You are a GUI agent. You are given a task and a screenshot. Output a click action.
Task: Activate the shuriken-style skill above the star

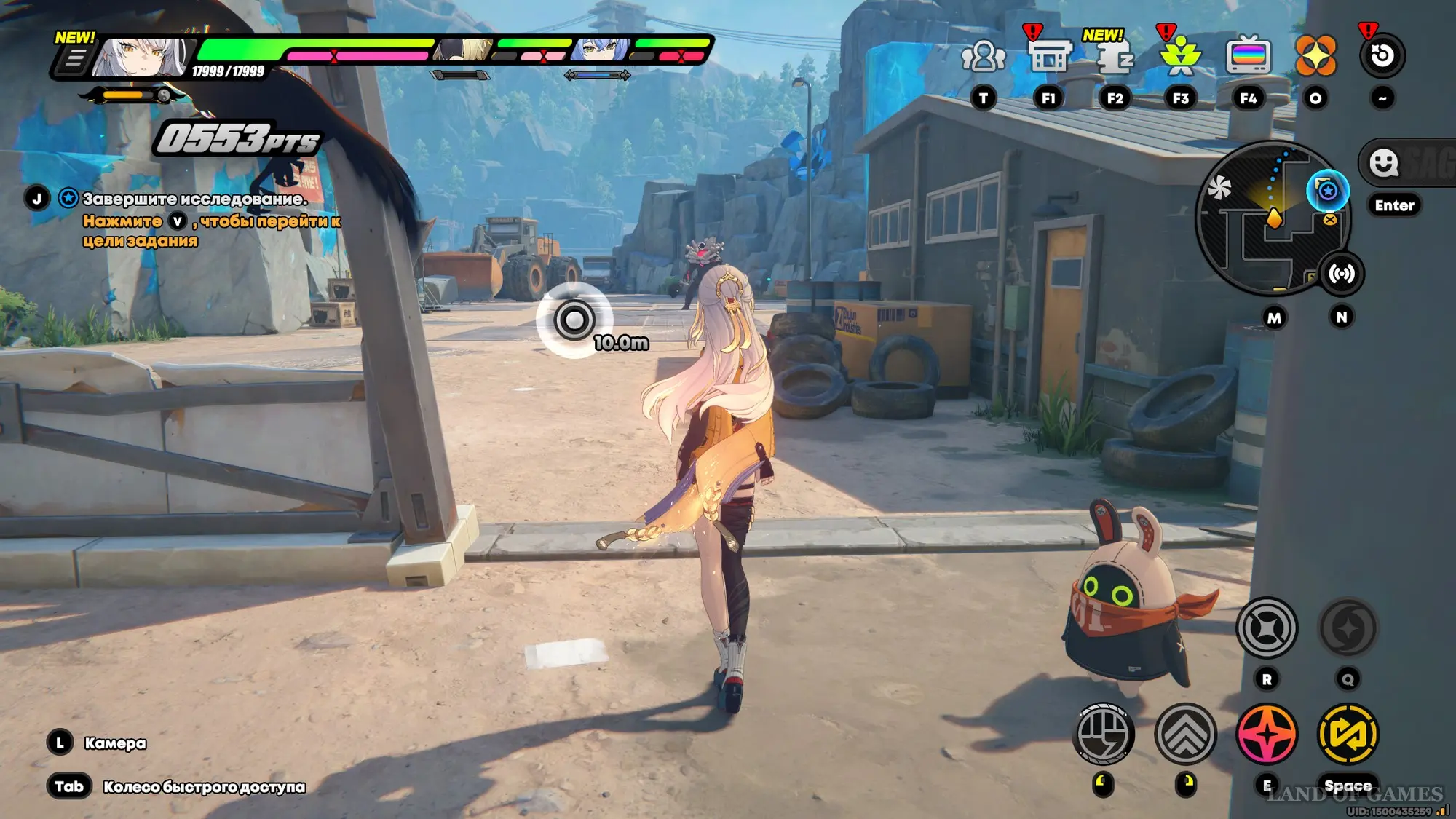pos(1267,628)
